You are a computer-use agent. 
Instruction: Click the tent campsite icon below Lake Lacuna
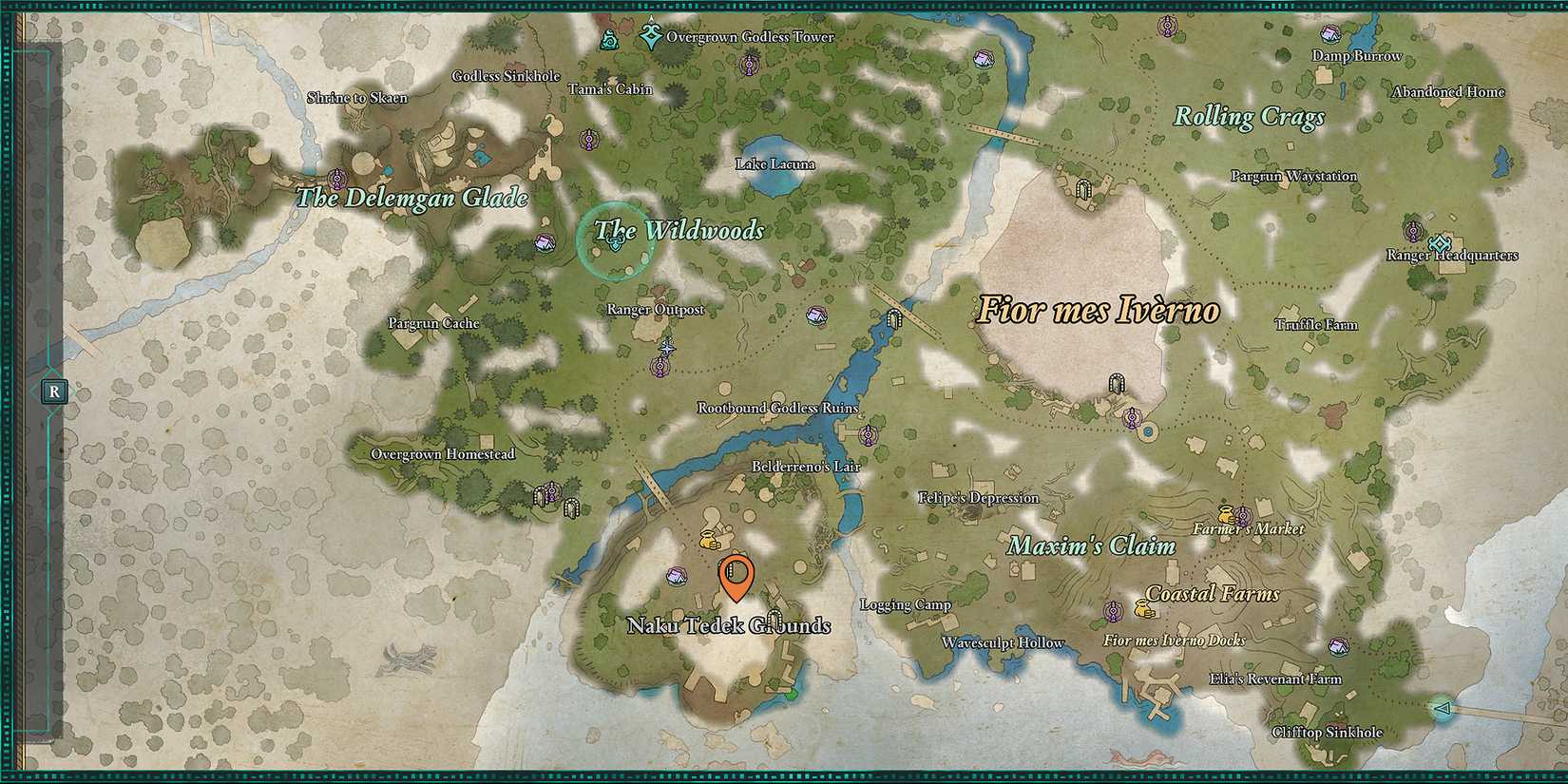[814, 313]
